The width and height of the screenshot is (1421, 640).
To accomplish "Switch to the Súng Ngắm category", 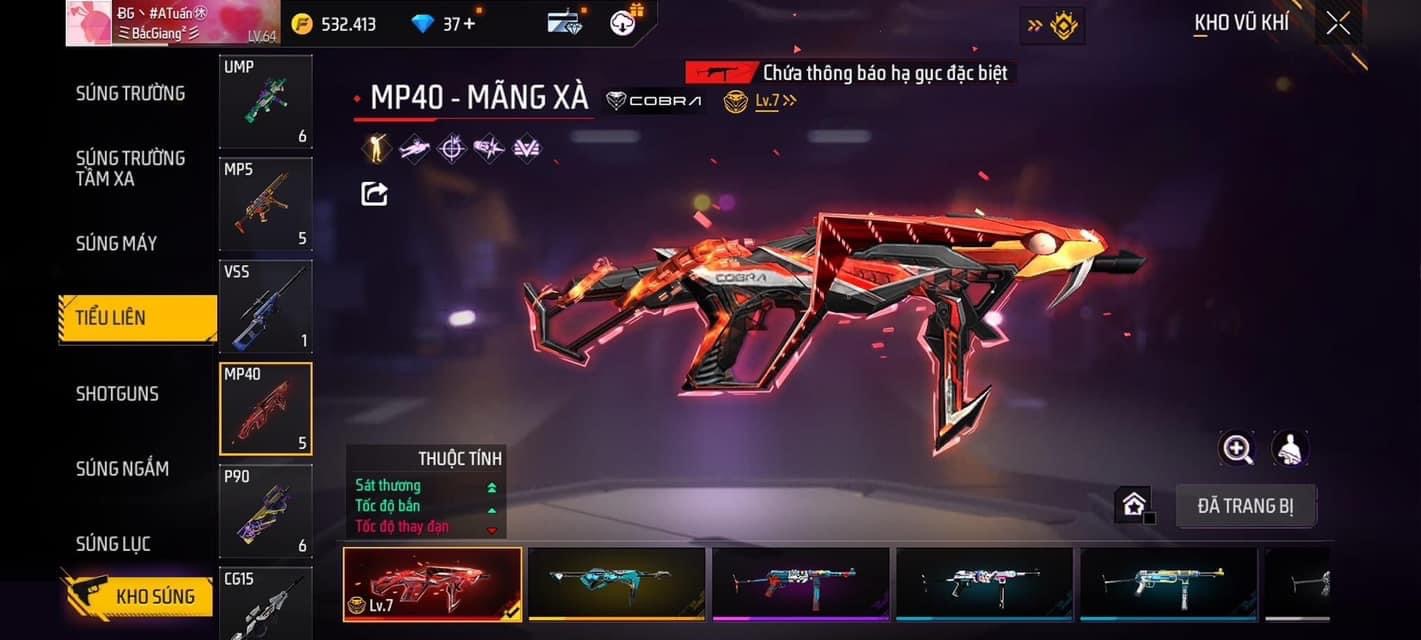I will pos(123,468).
